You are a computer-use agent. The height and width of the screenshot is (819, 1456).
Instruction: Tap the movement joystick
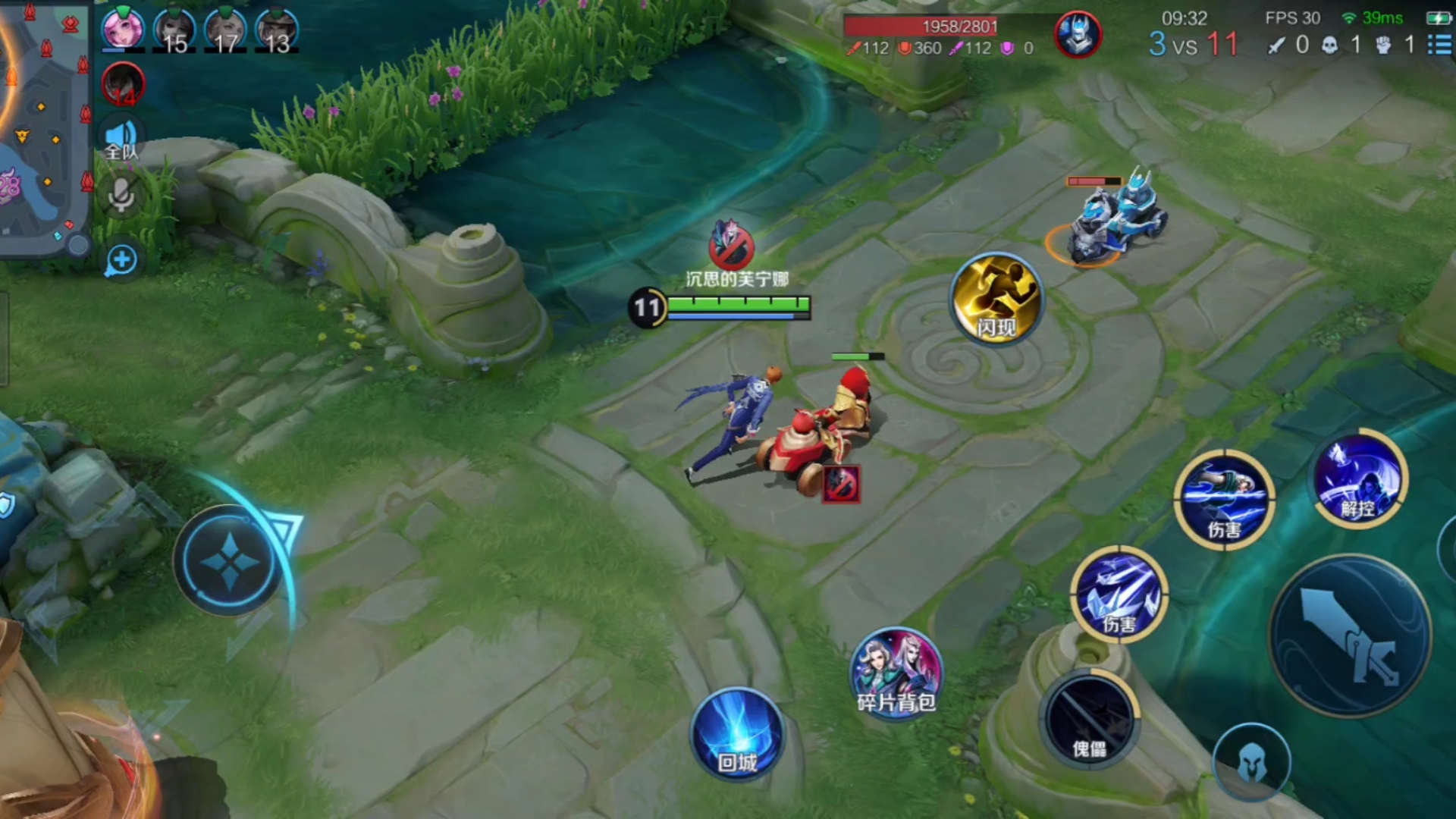pyautogui.click(x=230, y=561)
